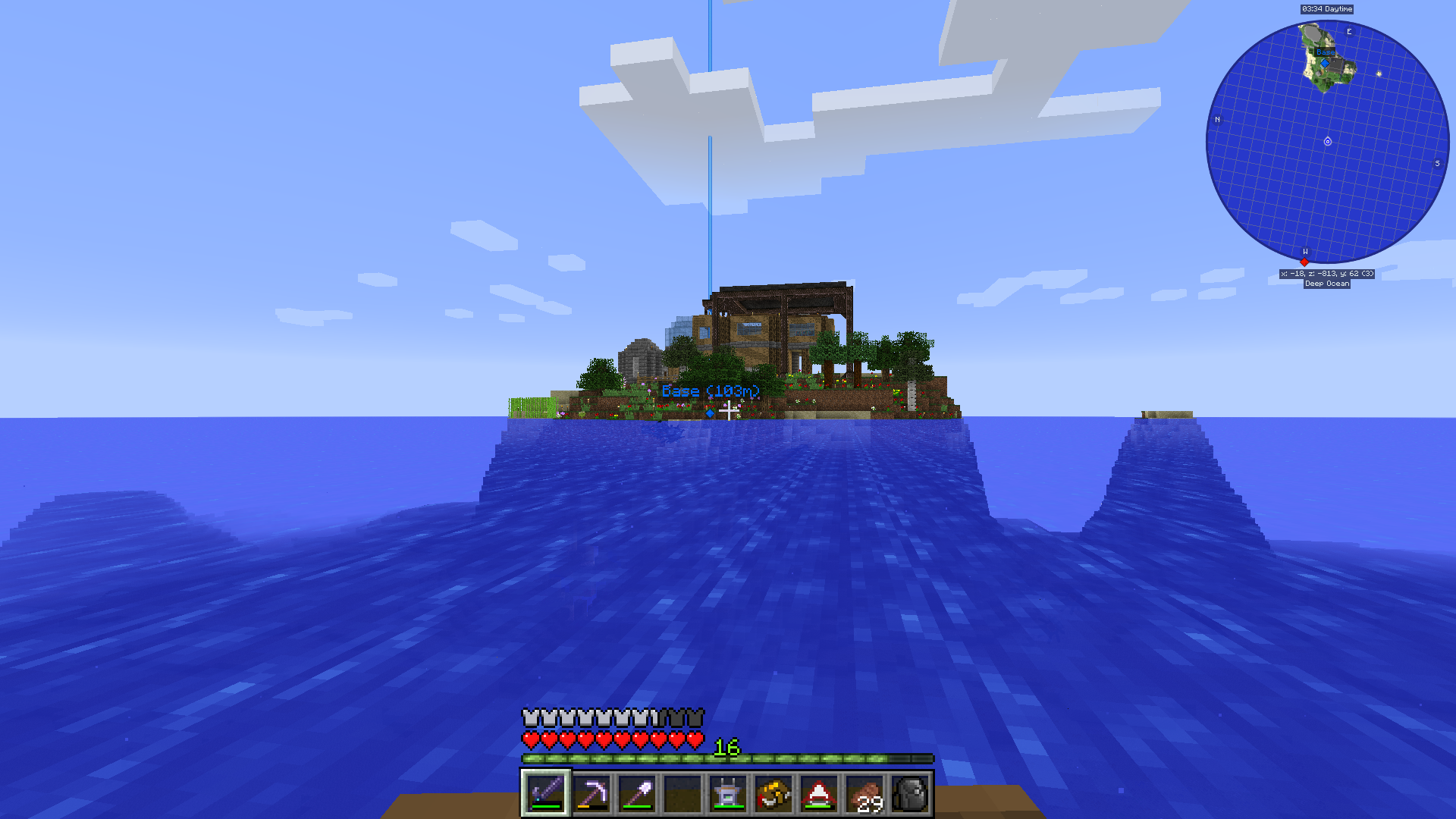Select the red triangle item hotbar slot
This screenshot has height=819, width=1456.
pos(818,793)
